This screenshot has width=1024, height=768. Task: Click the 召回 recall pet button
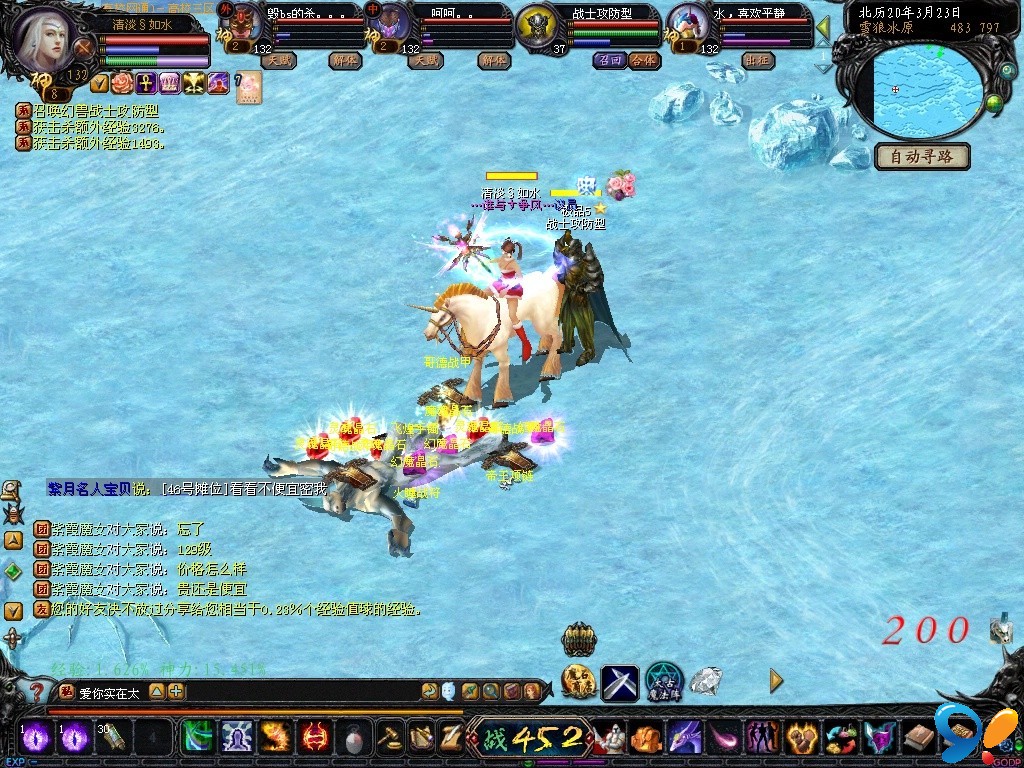click(x=609, y=60)
